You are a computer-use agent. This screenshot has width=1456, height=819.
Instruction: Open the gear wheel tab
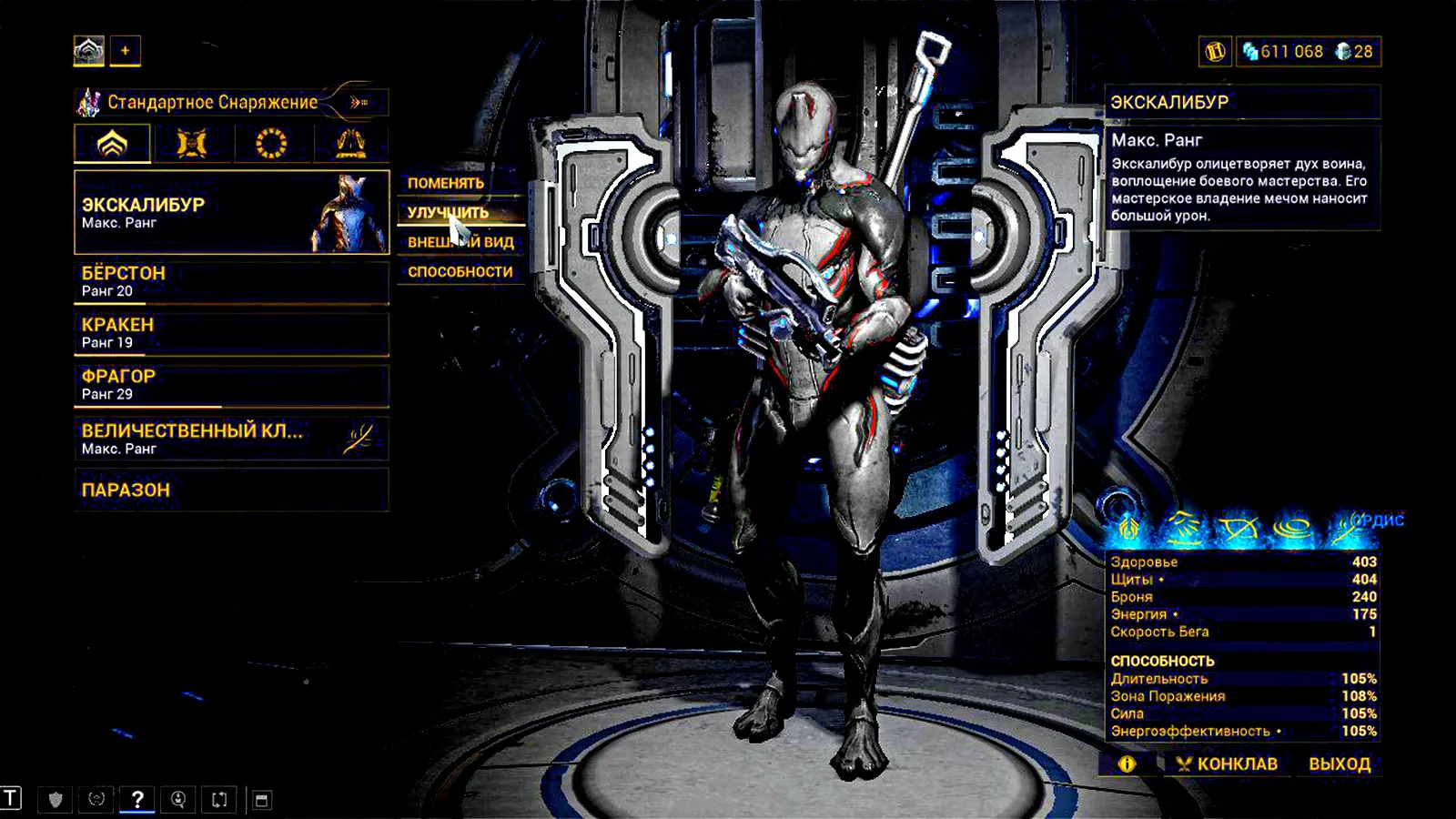(271, 144)
